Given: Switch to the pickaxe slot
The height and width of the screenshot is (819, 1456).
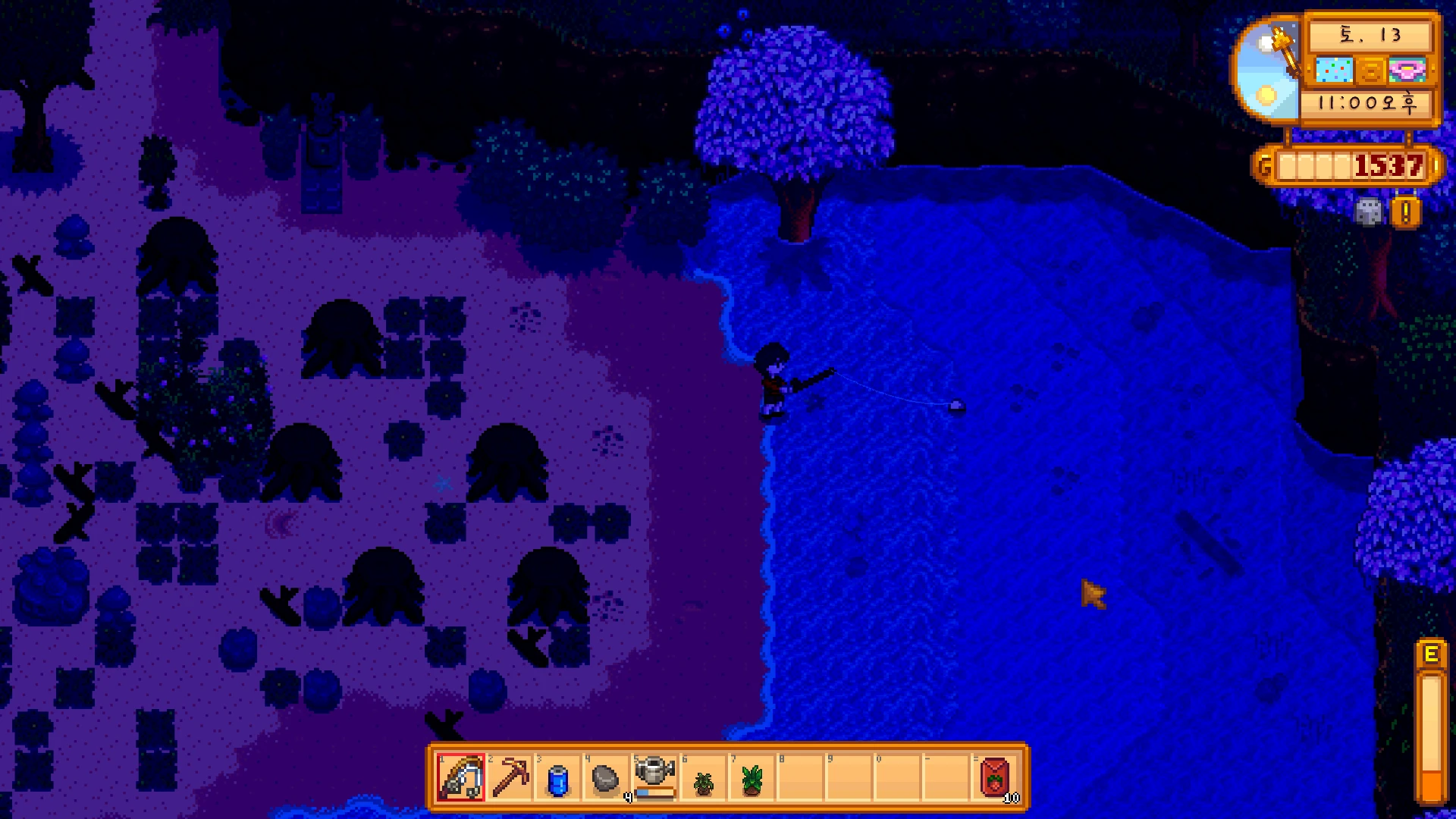Looking at the screenshot, I should click(x=510, y=777).
